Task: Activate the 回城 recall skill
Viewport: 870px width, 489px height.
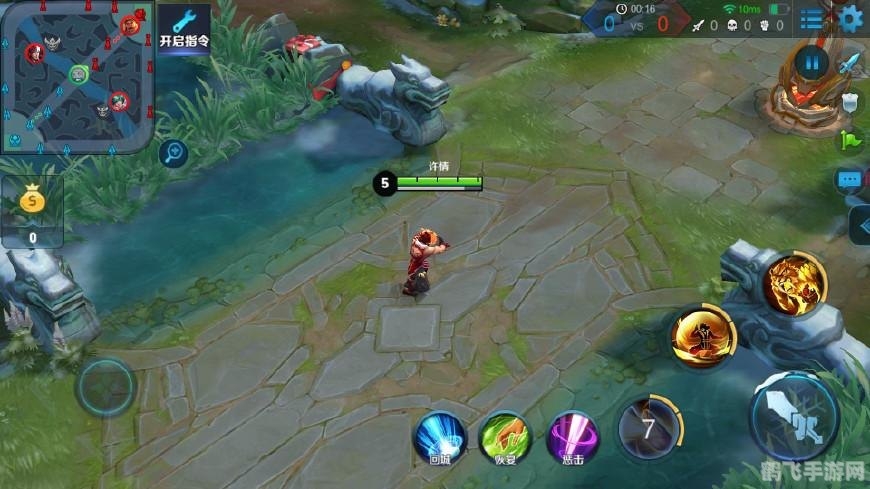Action: pos(441,436)
